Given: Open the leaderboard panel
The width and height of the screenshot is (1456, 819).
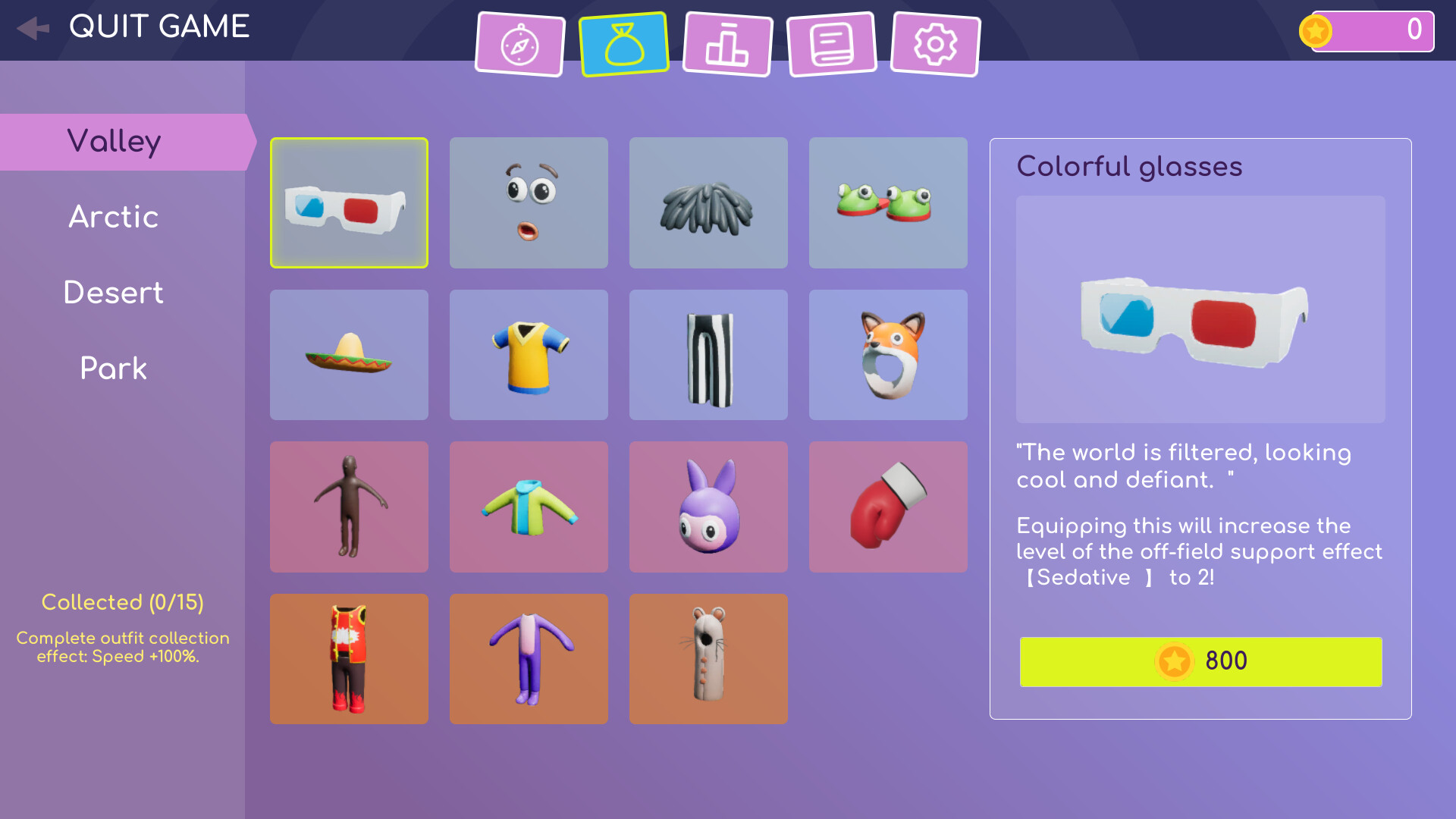Looking at the screenshot, I should [x=727, y=43].
